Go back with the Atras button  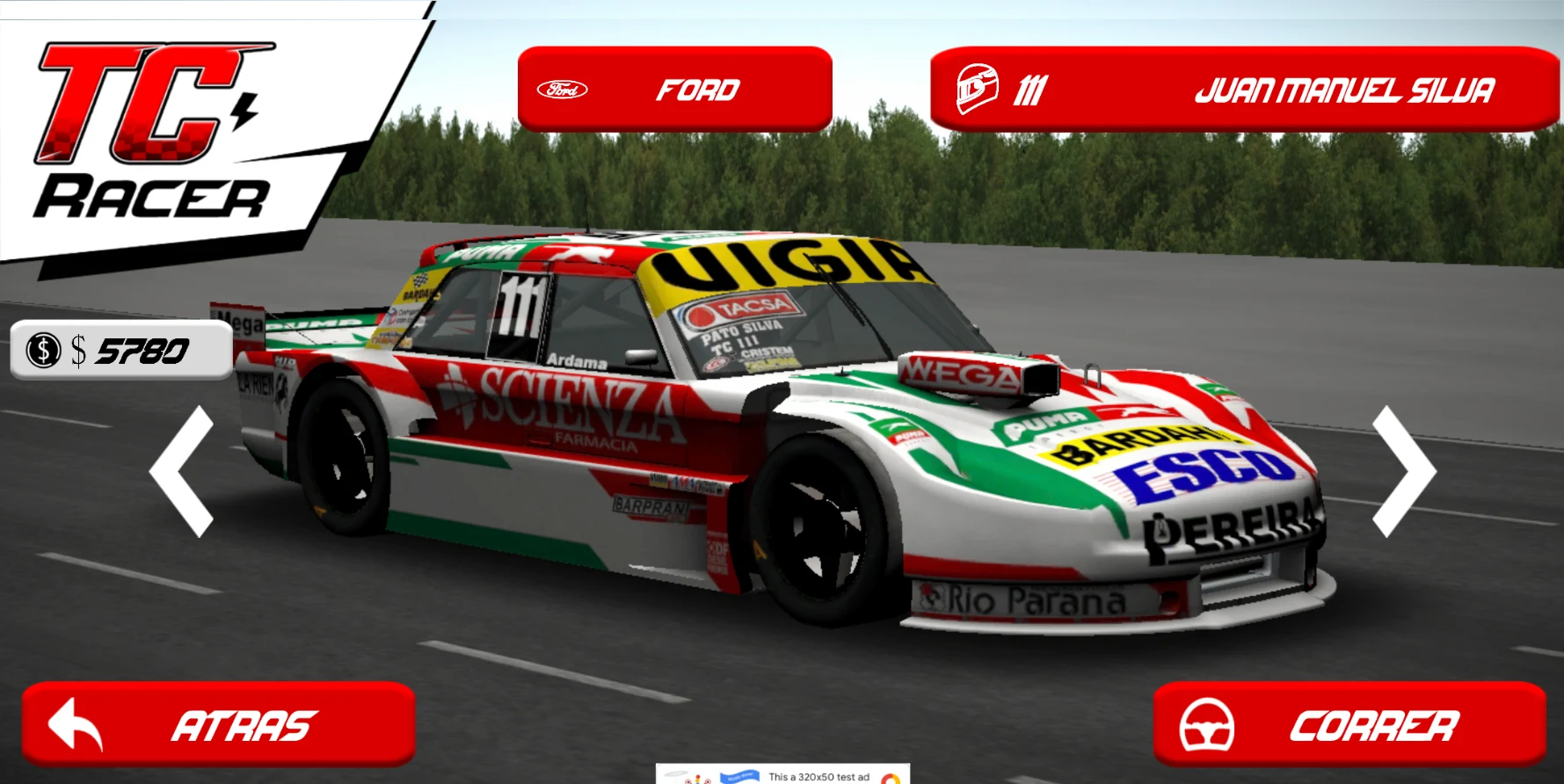[218, 725]
